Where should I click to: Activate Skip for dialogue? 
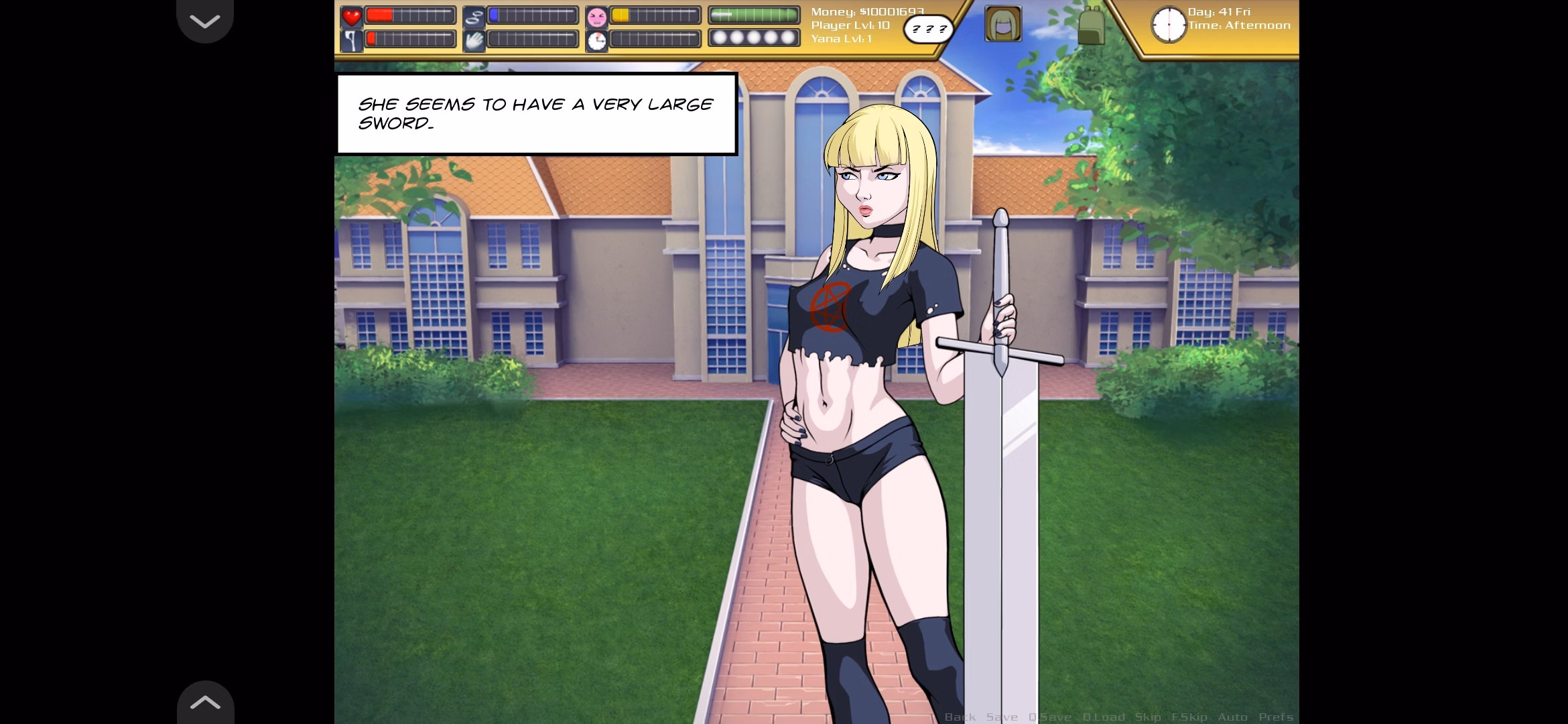tap(1148, 717)
